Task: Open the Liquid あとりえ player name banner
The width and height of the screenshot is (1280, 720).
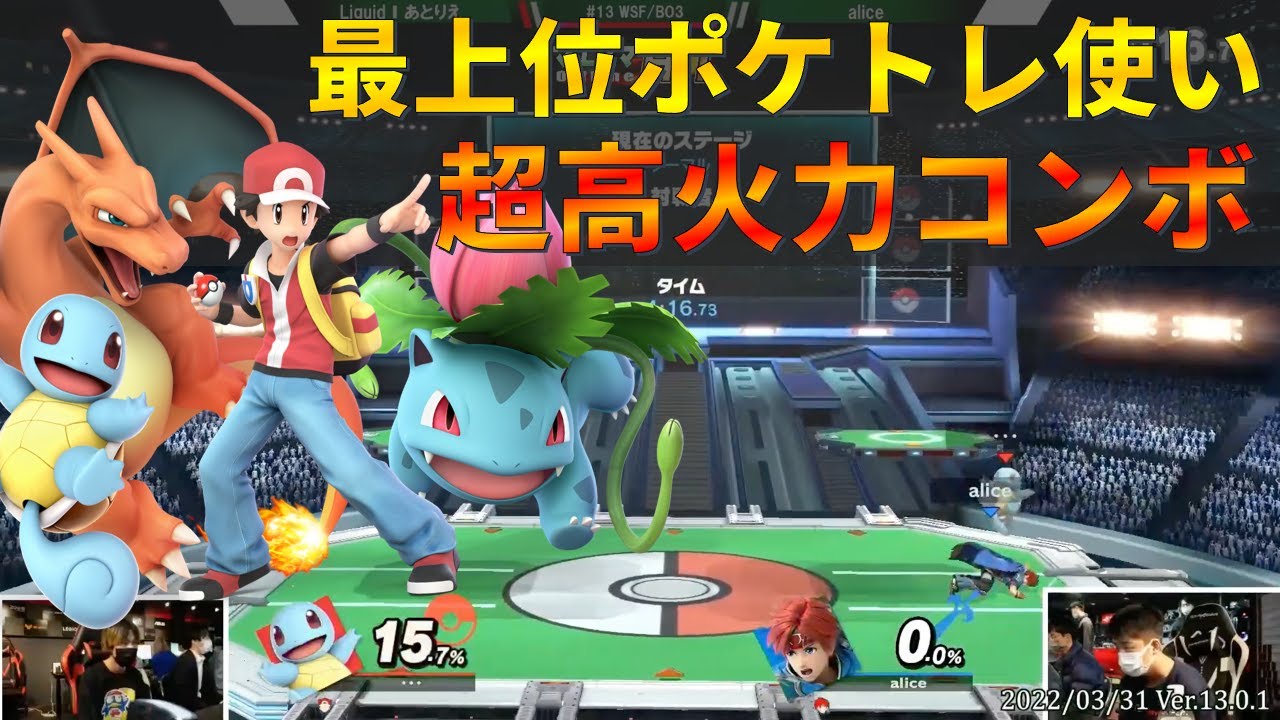Action: tap(400, 12)
